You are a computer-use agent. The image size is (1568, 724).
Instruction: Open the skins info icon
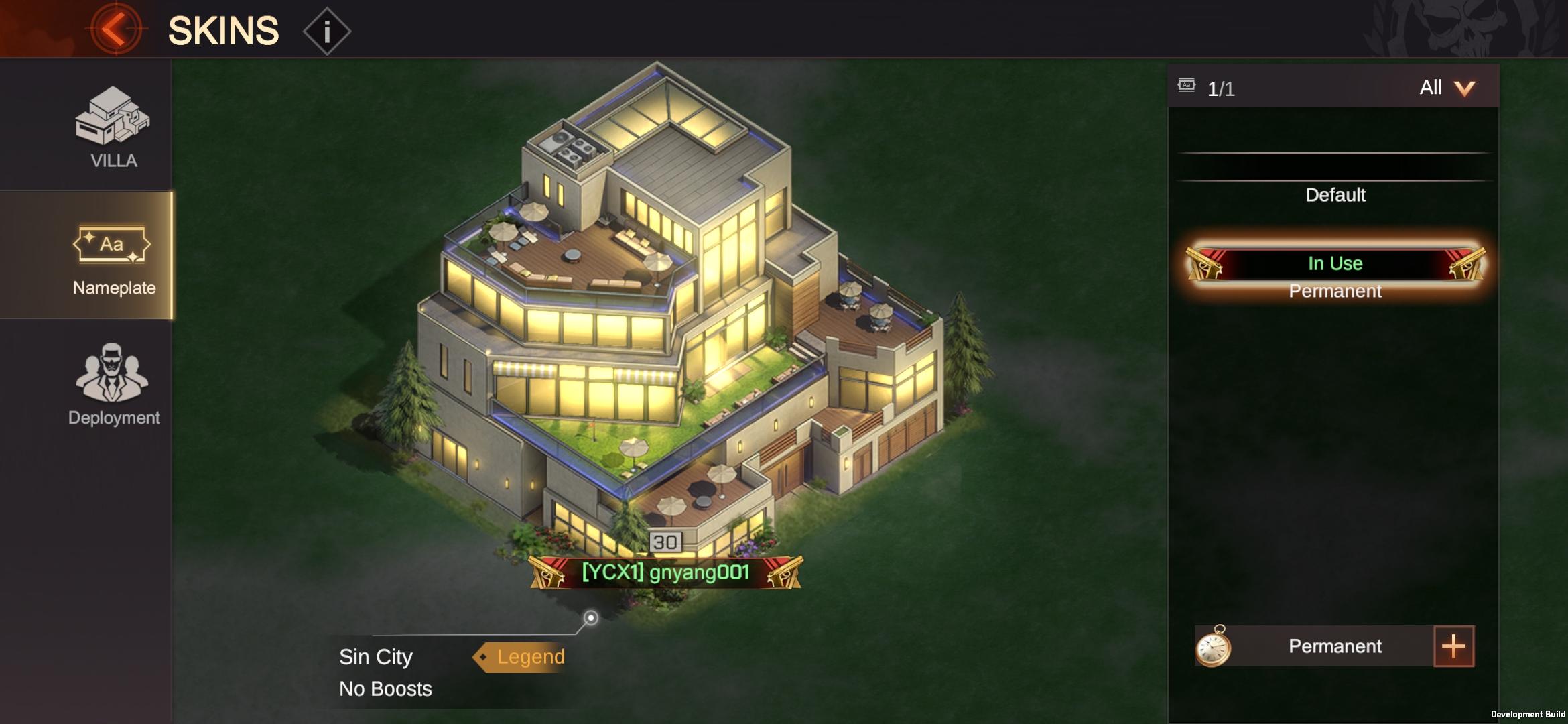tap(327, 31)
